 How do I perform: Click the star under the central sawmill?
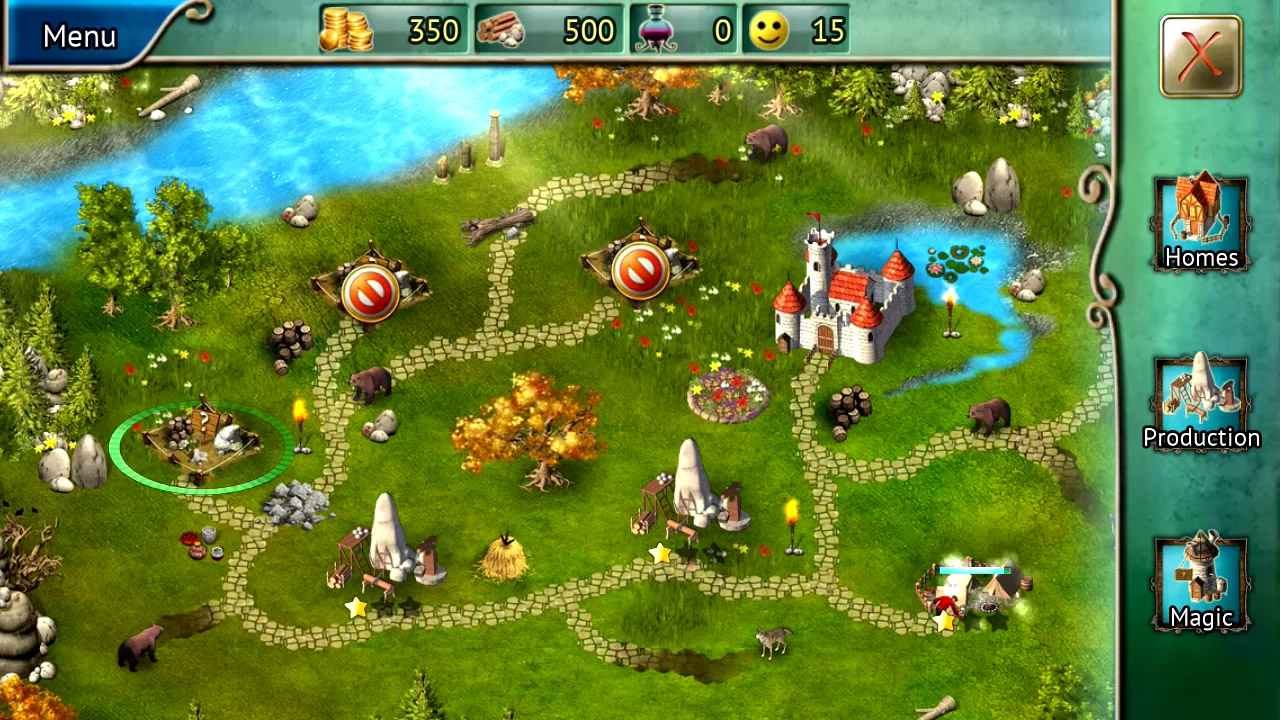tap(660, 551)
